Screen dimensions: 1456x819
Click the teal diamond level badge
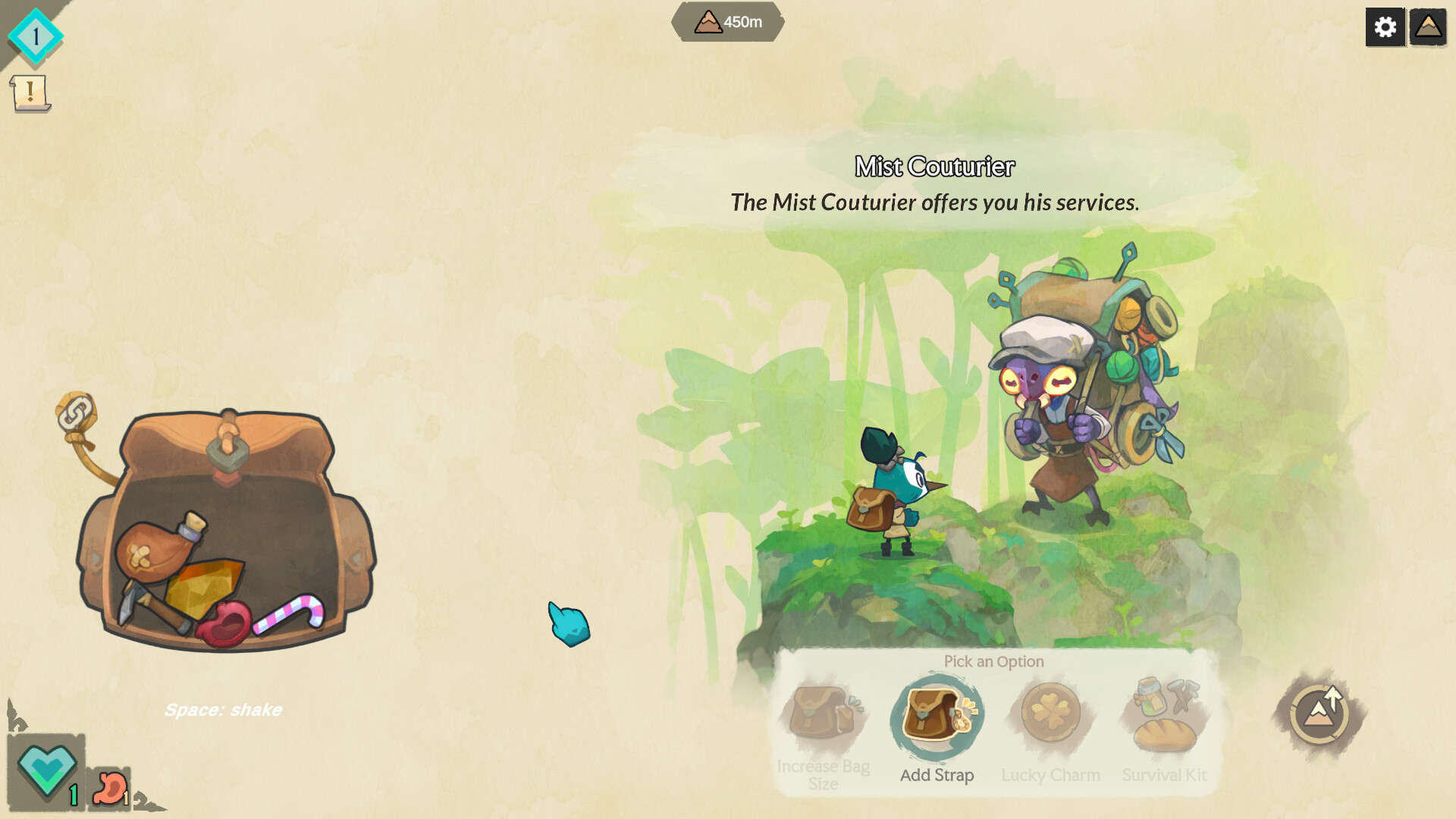pyautogui.click(x=35, y=36)
